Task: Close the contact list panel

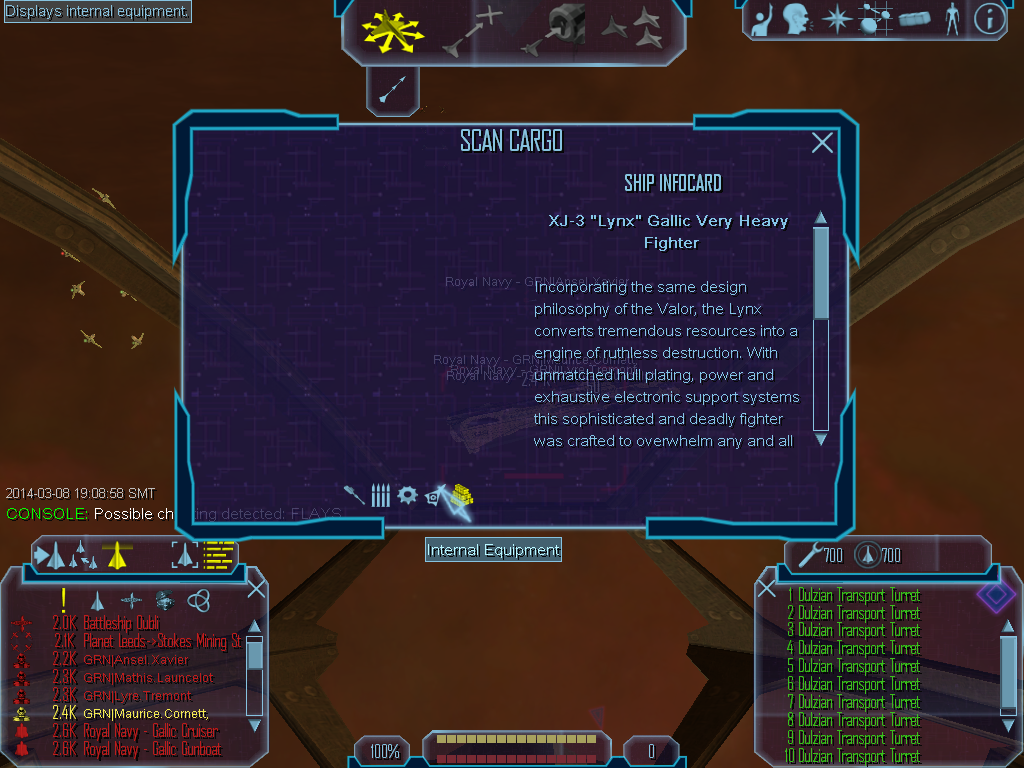Action: point(256,588)
